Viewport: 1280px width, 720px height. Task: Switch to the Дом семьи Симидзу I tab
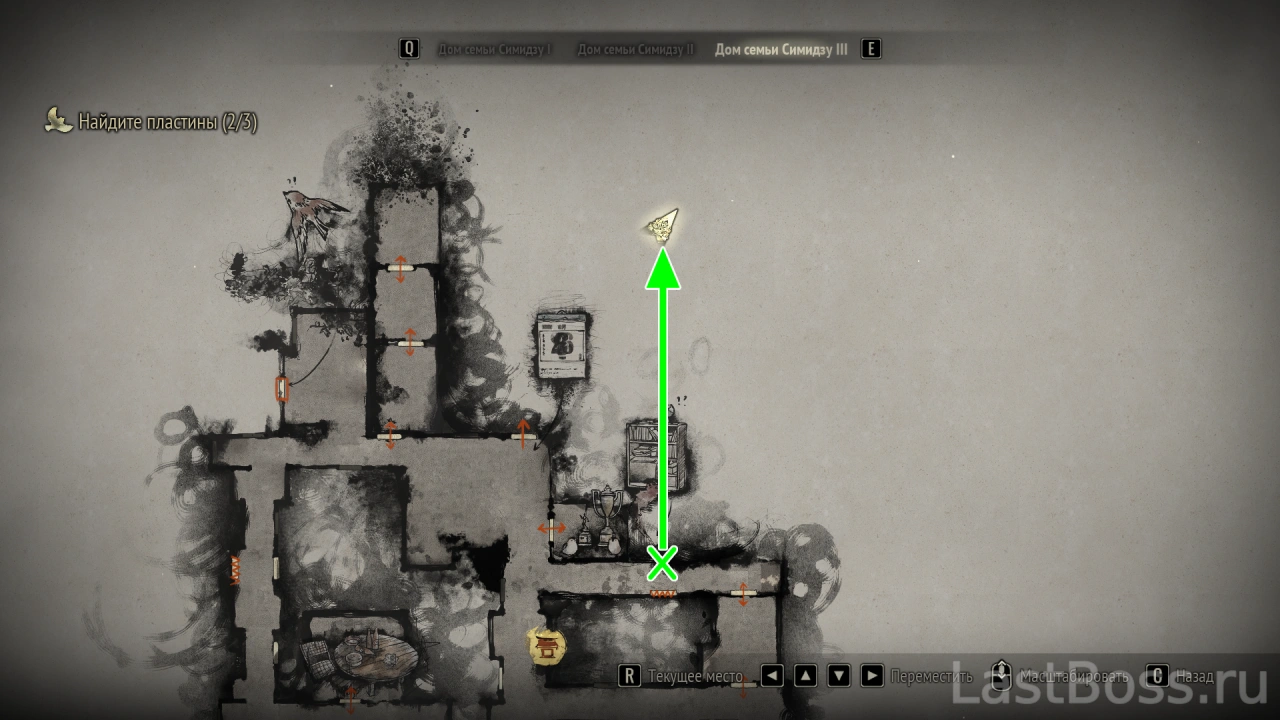495,49
